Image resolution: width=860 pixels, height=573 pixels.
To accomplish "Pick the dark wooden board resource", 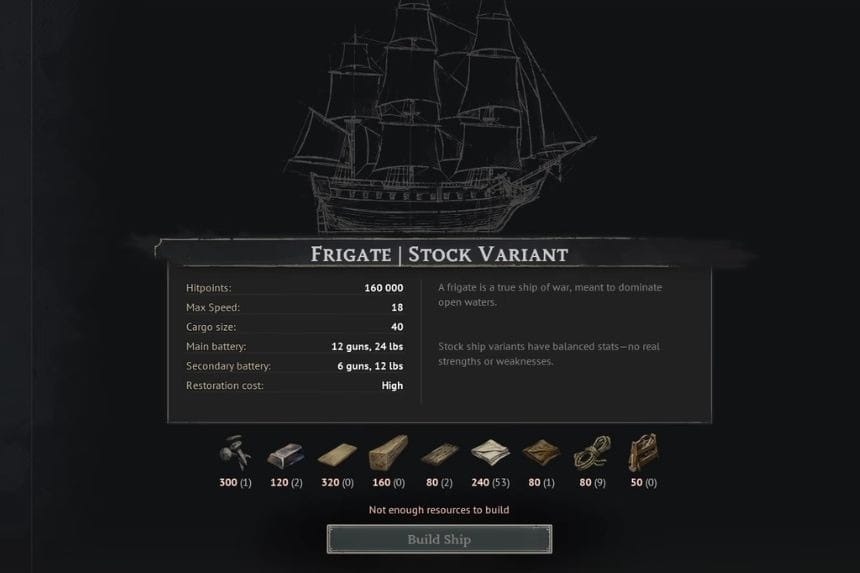I will pos(438,455).
